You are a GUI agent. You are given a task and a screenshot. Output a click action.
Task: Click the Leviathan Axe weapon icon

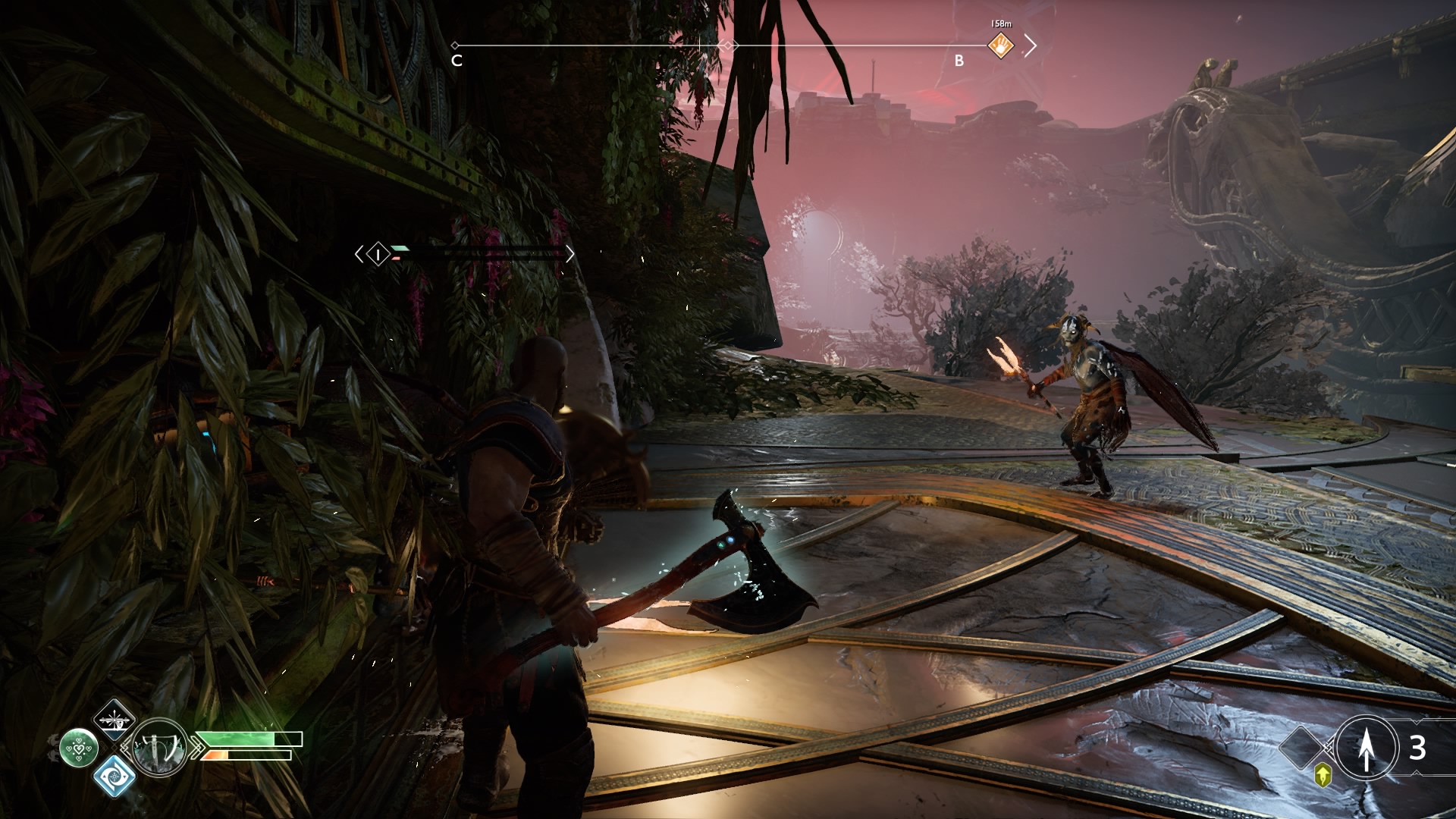[160, 747]
